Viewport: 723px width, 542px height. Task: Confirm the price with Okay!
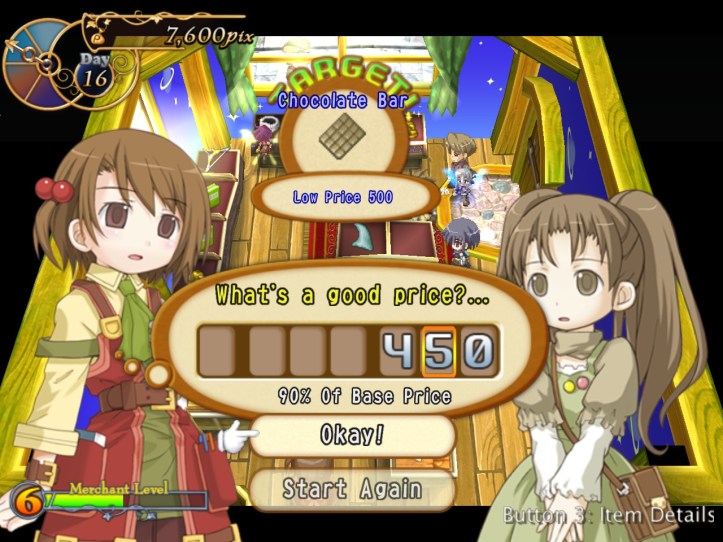pos(352,436)
